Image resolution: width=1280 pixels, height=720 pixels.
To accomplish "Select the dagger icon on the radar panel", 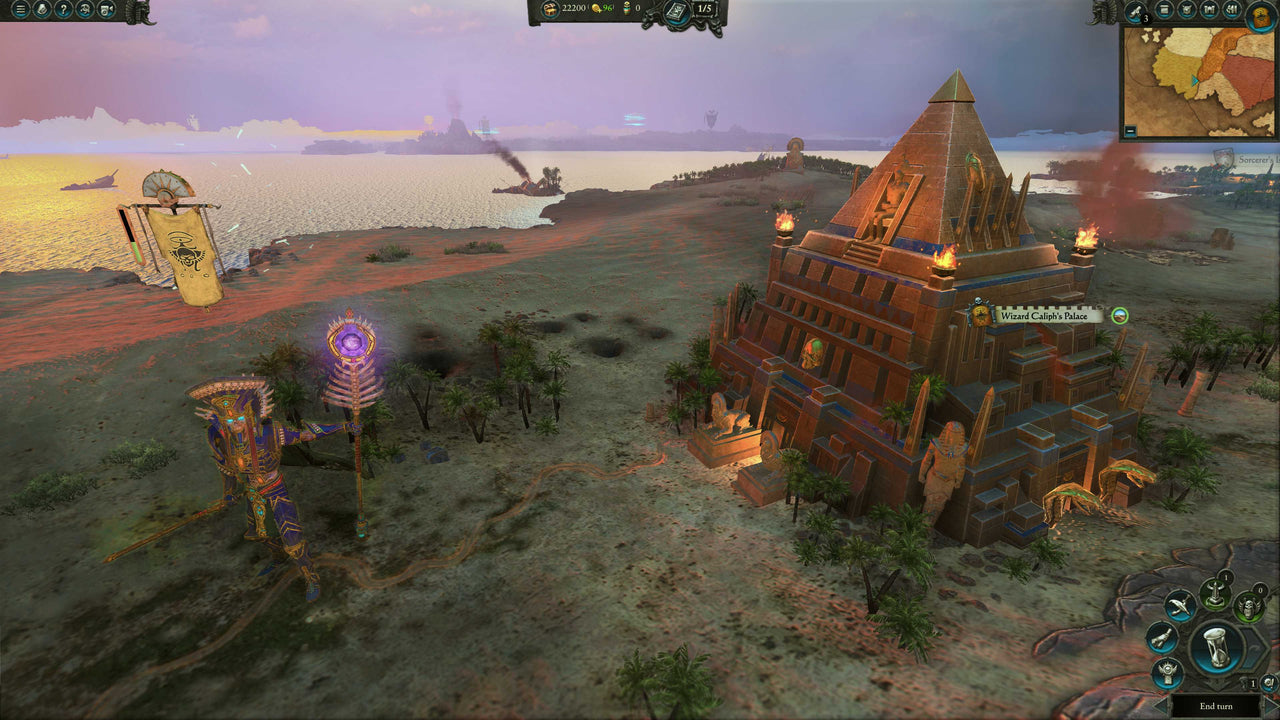I will (x=1180, y=605).
